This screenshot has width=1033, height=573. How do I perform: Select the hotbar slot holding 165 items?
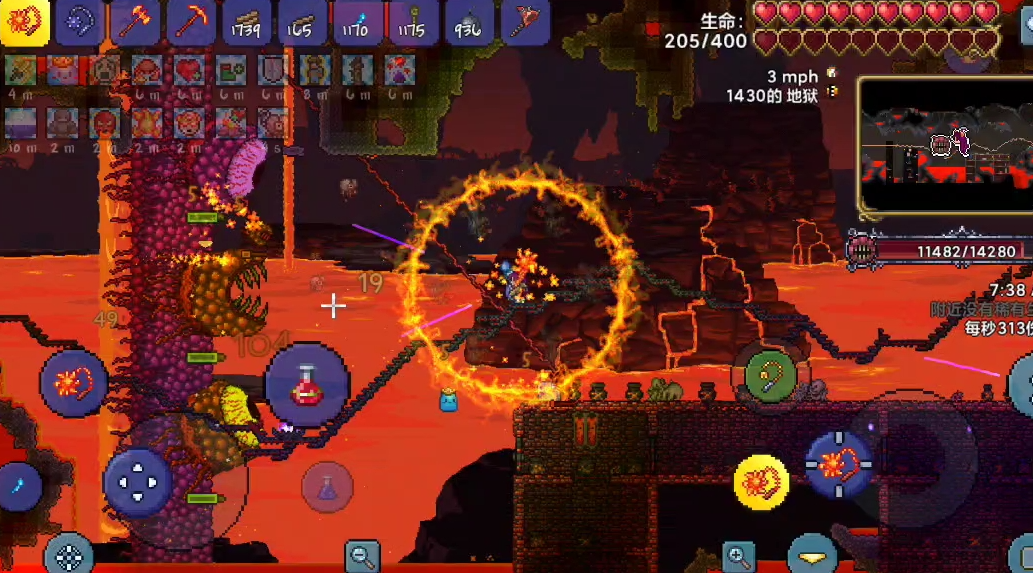pyautogui.click(x=302, y=23)
